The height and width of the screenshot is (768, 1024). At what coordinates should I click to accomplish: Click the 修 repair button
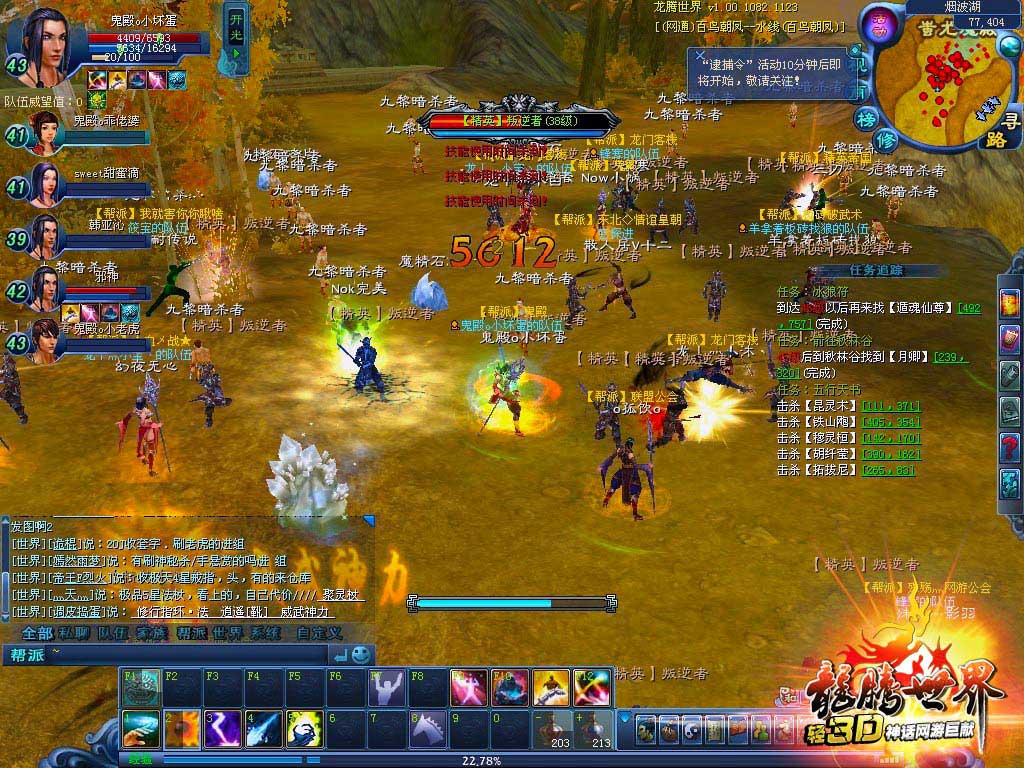(886, 140)
